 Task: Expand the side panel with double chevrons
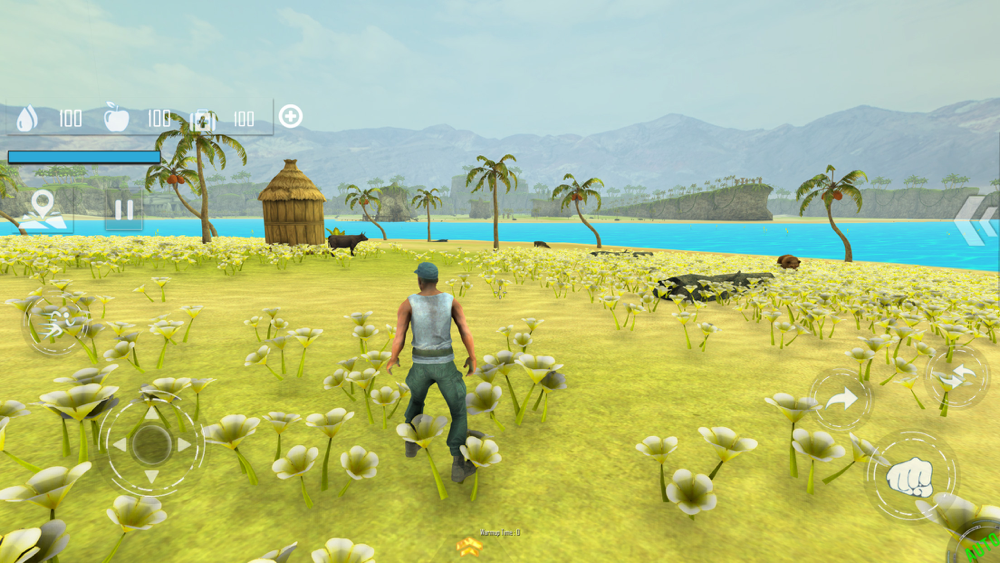975,222
